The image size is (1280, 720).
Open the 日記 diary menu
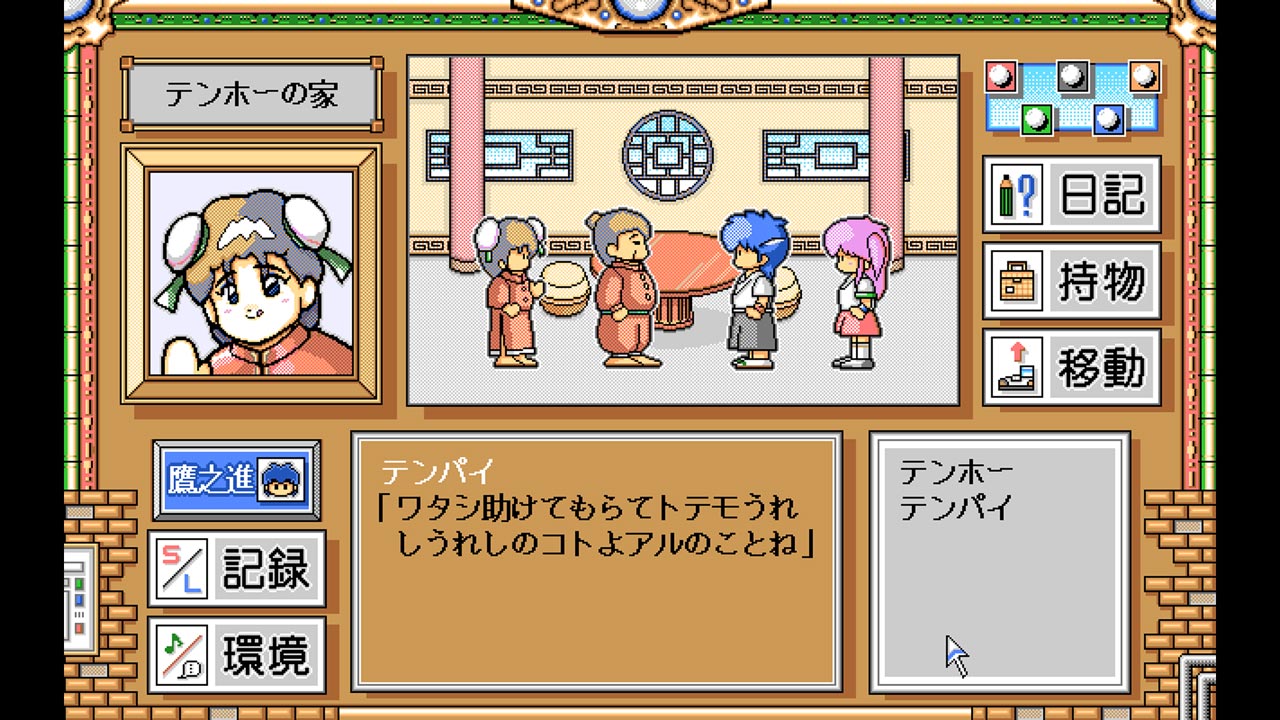(1071, 194)
